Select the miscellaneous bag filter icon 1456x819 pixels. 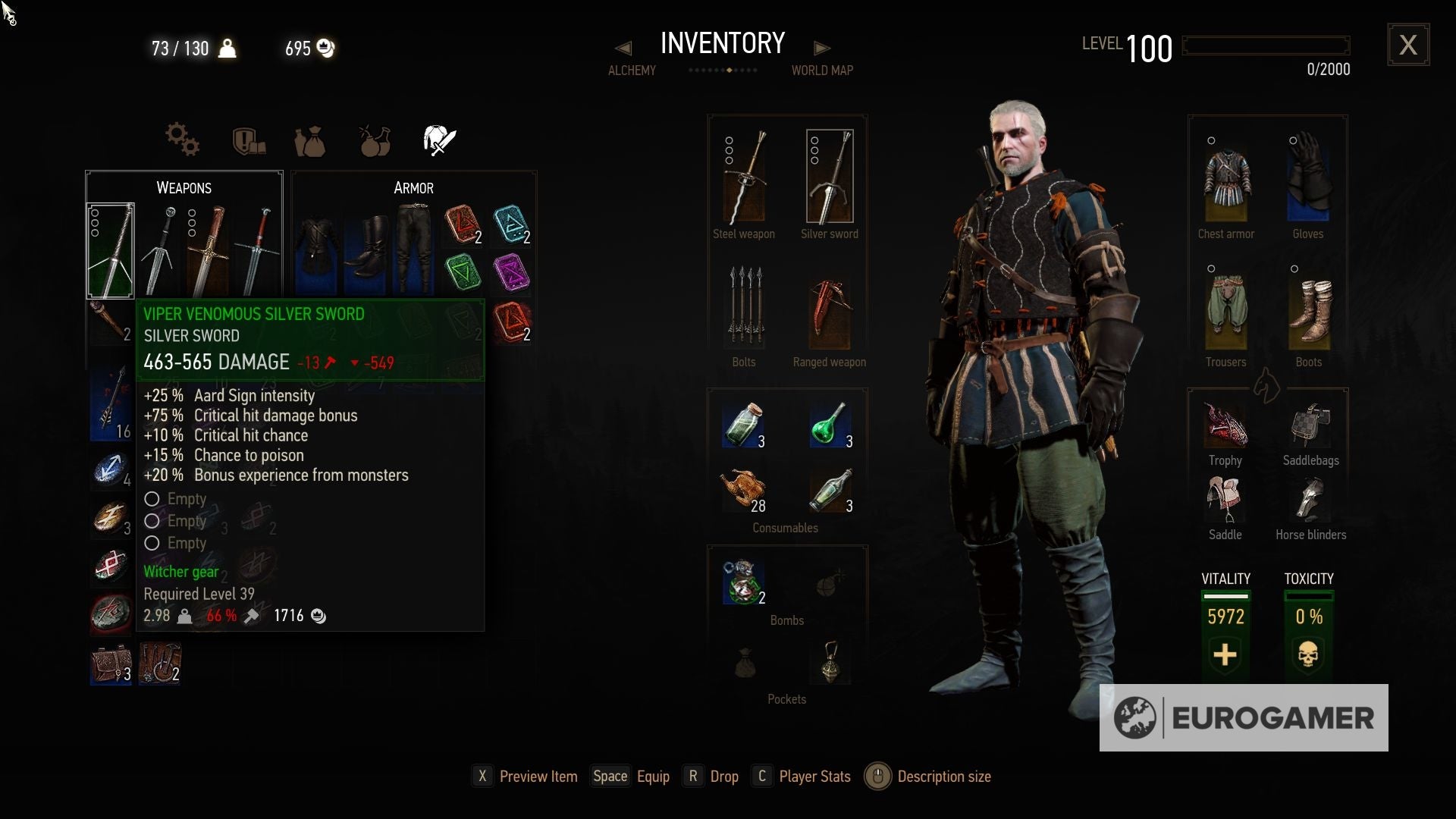[311, 141]
